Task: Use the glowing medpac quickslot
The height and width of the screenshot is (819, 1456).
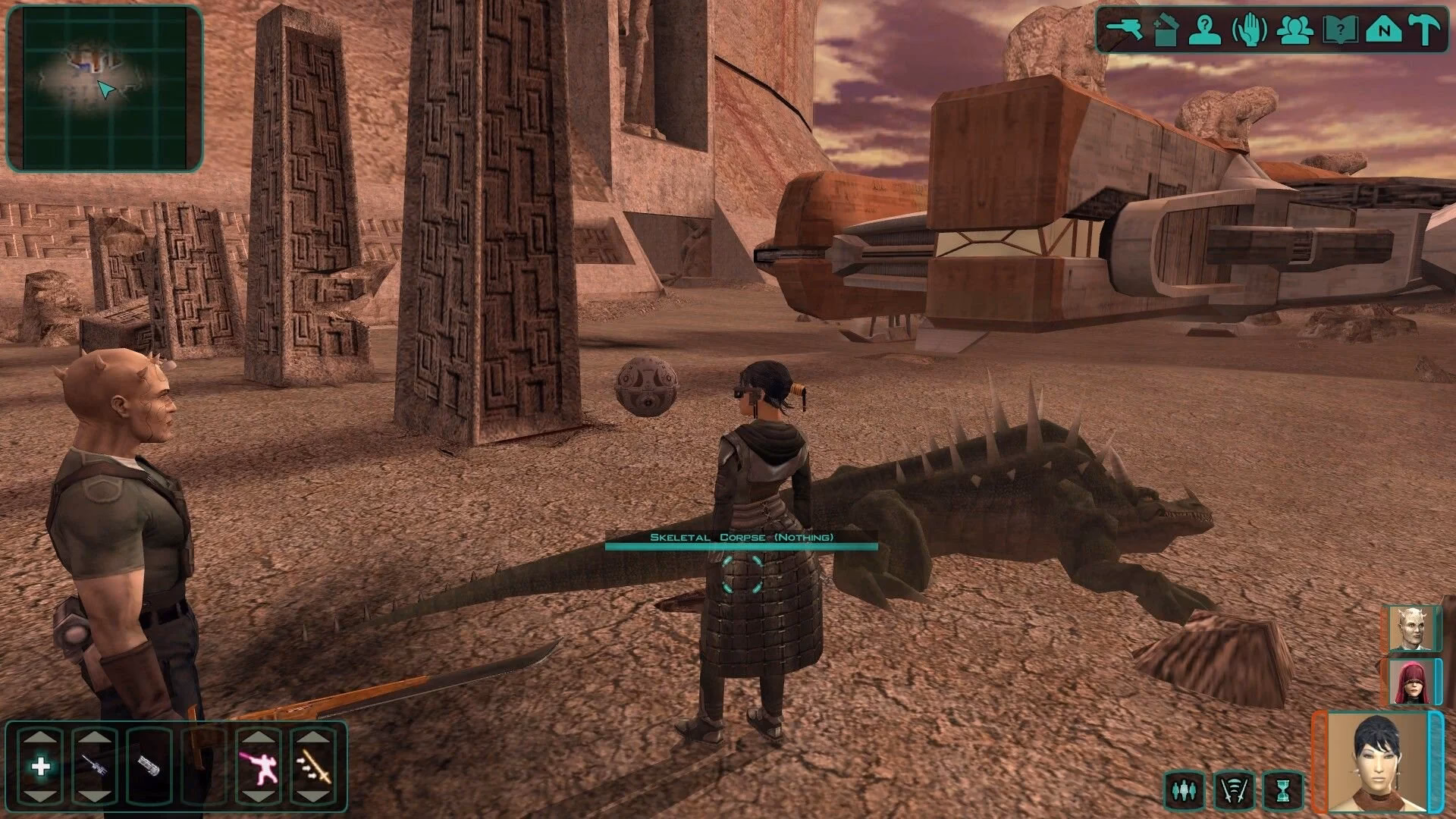Action: [41, 767]
